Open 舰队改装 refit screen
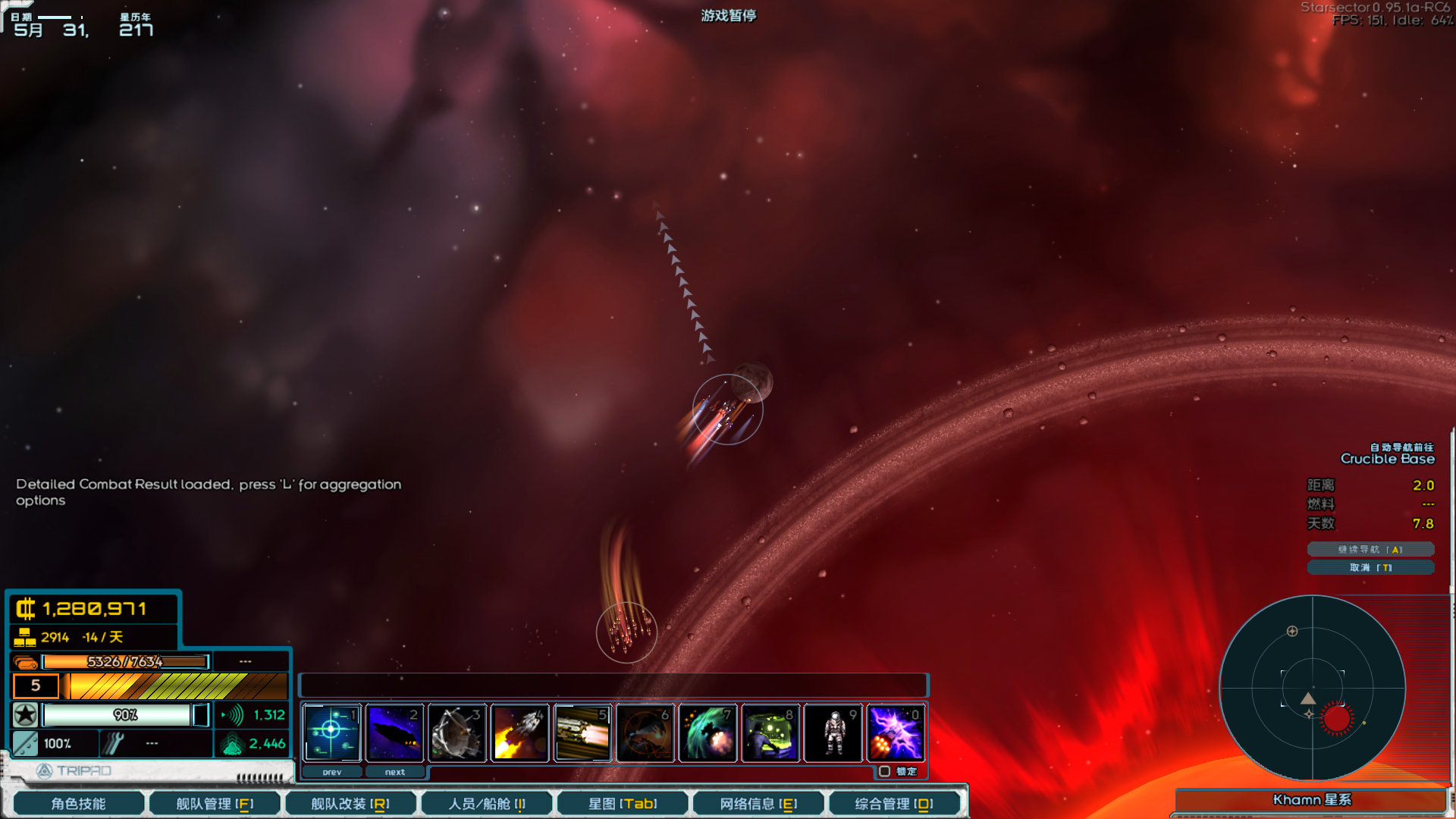This screenshot has height=819, width=1456. pyautogui.click(x=350, y=803)
